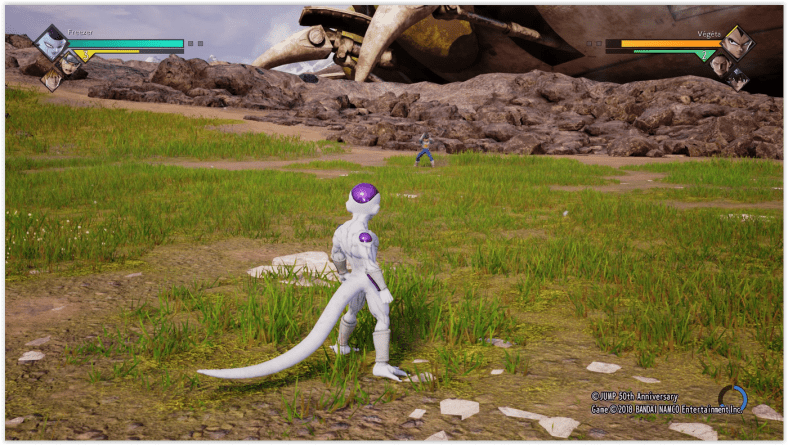Pick the bottom enemy teammate portrait
Image resolution: width=788 pixels, height=445 pixels.
coord(738,78)
